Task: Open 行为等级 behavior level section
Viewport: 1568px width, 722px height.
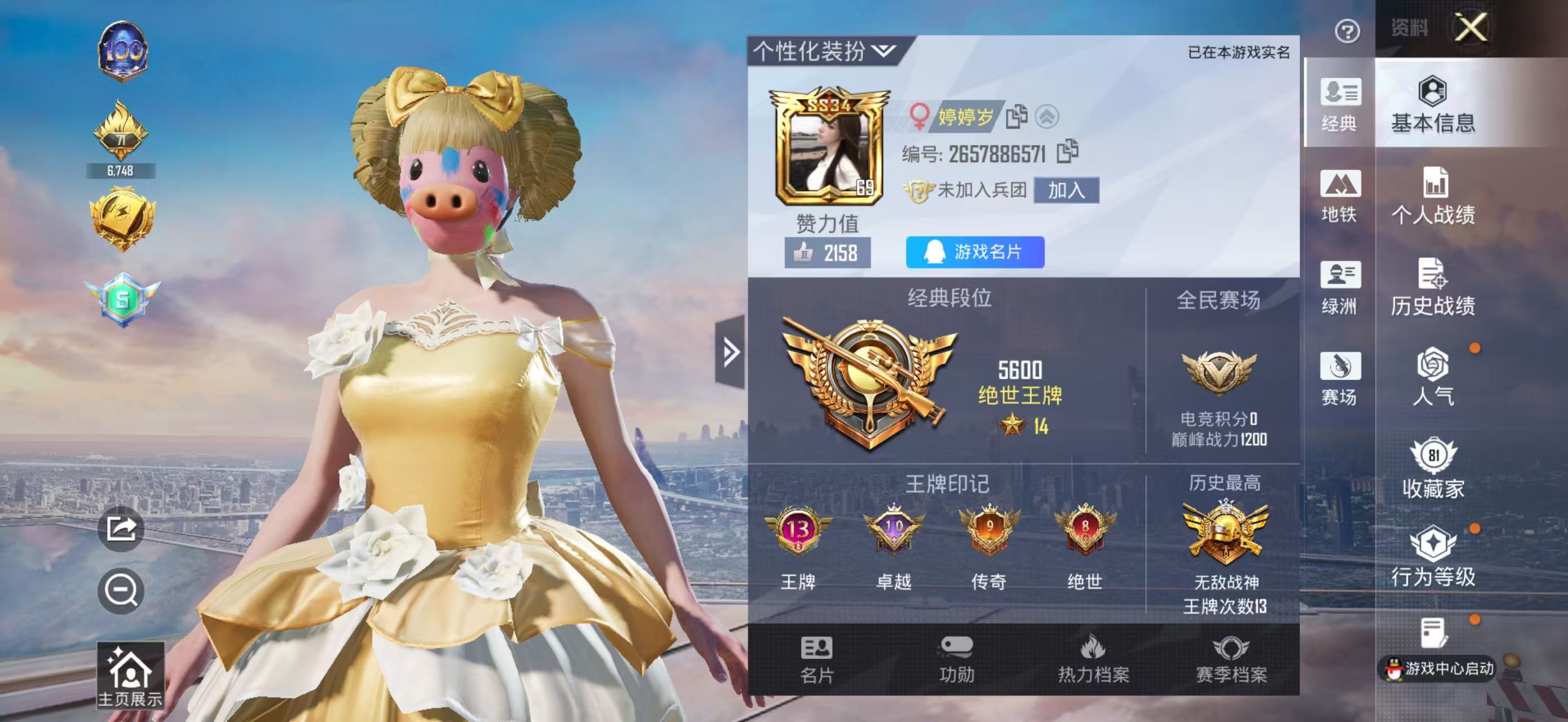Action: [x=1433, y=556]
